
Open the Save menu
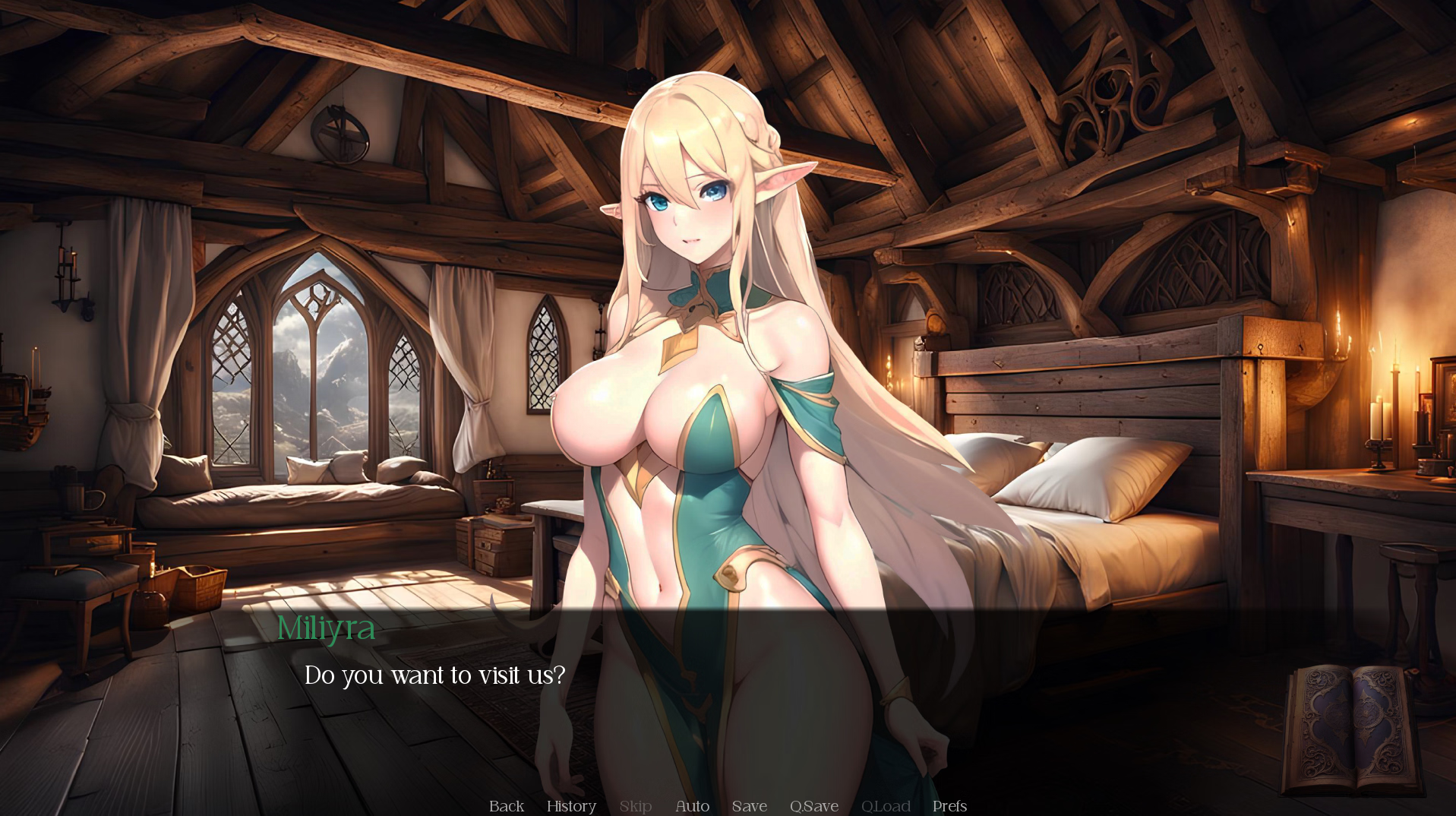click(x=749, y=805)
